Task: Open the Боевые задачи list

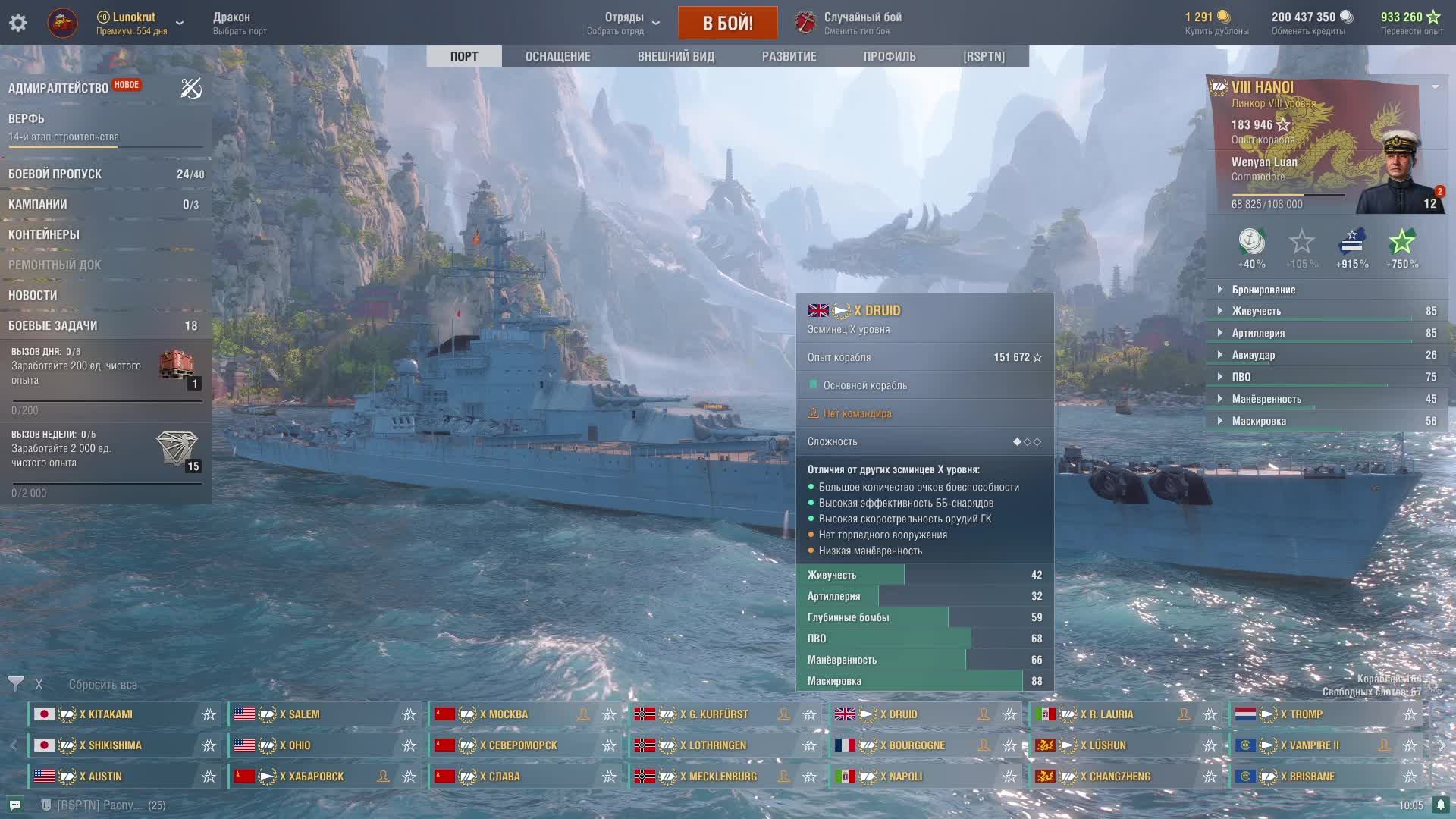Action: pos(53,325)
